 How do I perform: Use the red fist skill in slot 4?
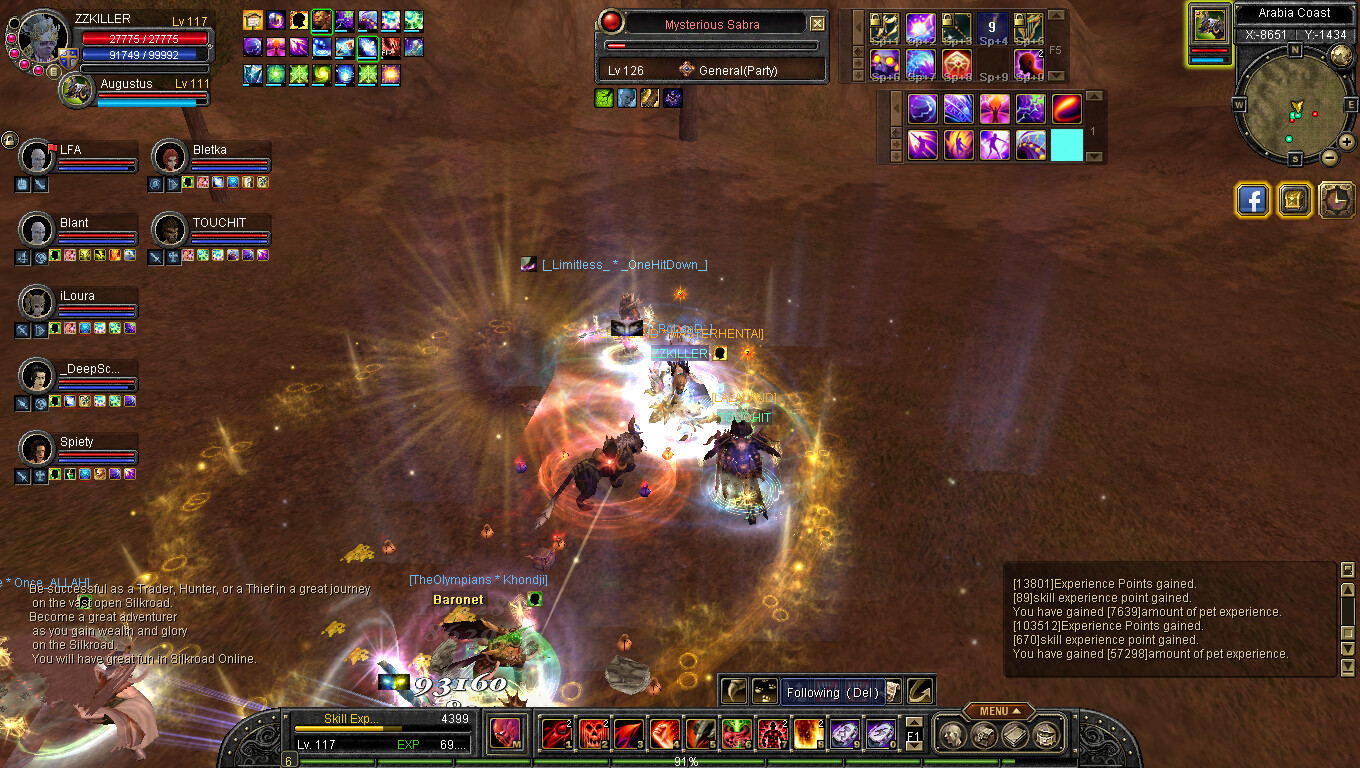(664, 734)
